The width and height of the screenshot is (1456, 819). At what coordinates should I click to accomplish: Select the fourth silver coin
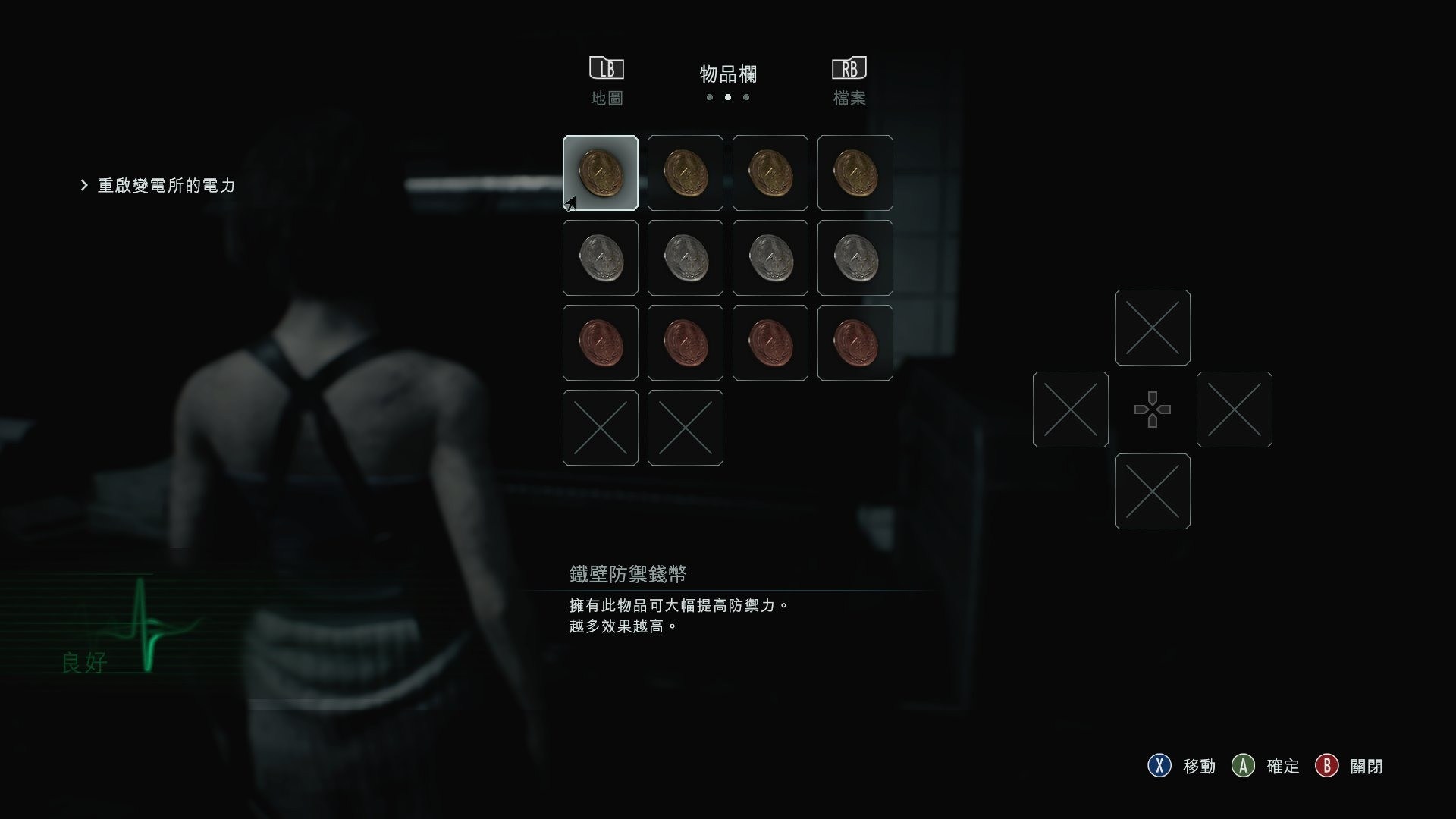pyautogui.click(x=855, y=258)
